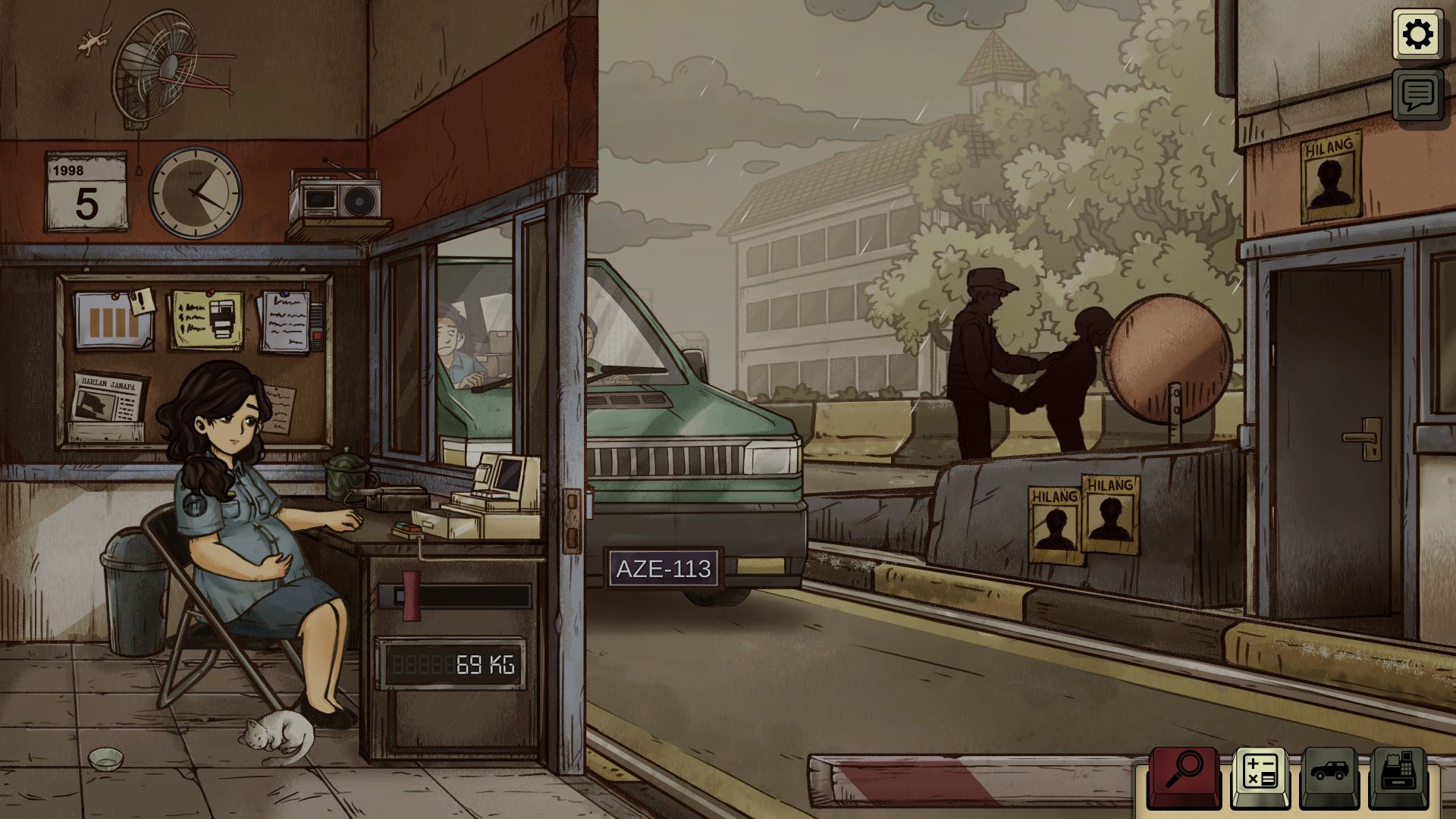Select the red magnifying glass inspect tool

[1184, 776]
